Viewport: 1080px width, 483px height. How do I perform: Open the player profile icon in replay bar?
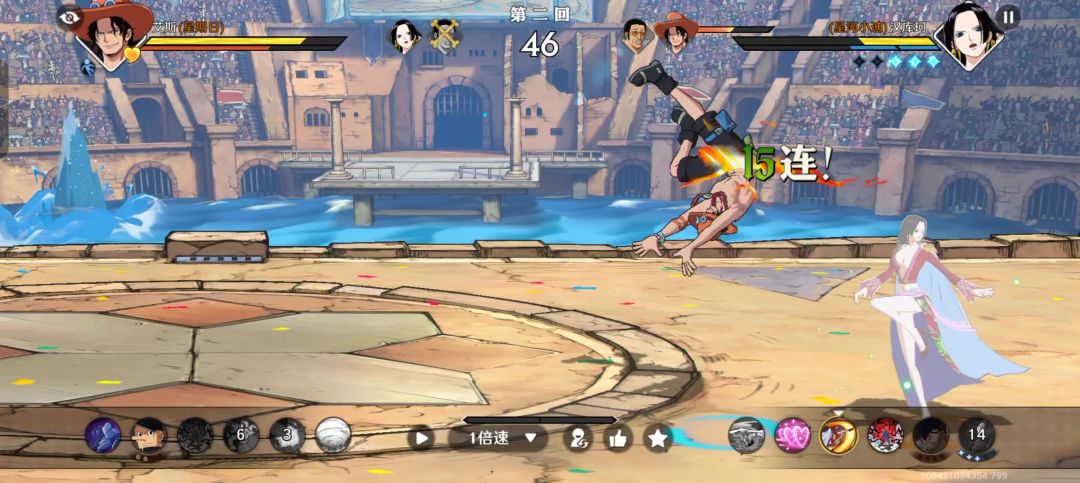[x=578, y=437]
